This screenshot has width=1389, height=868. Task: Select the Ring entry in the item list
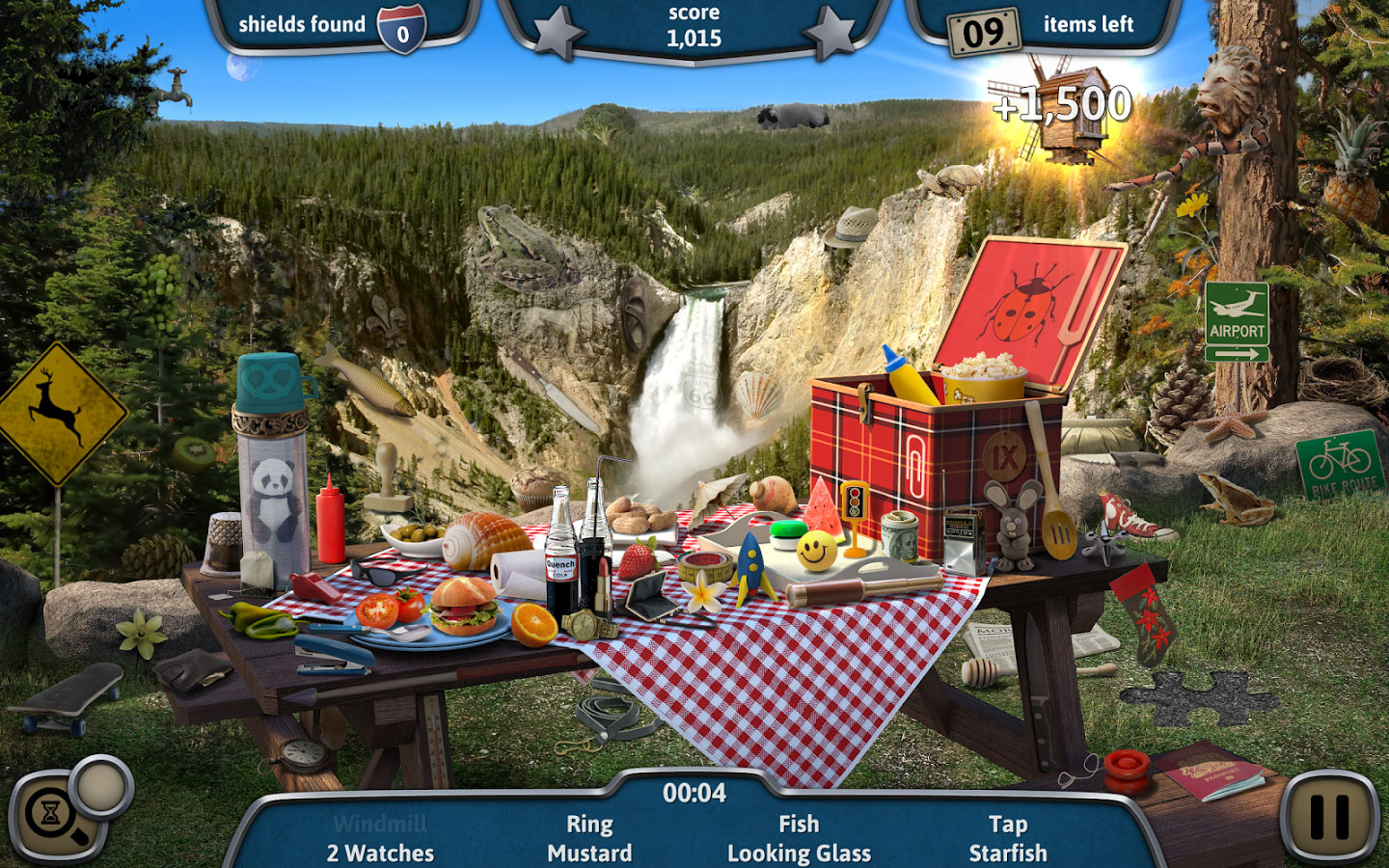coord(589,825)
